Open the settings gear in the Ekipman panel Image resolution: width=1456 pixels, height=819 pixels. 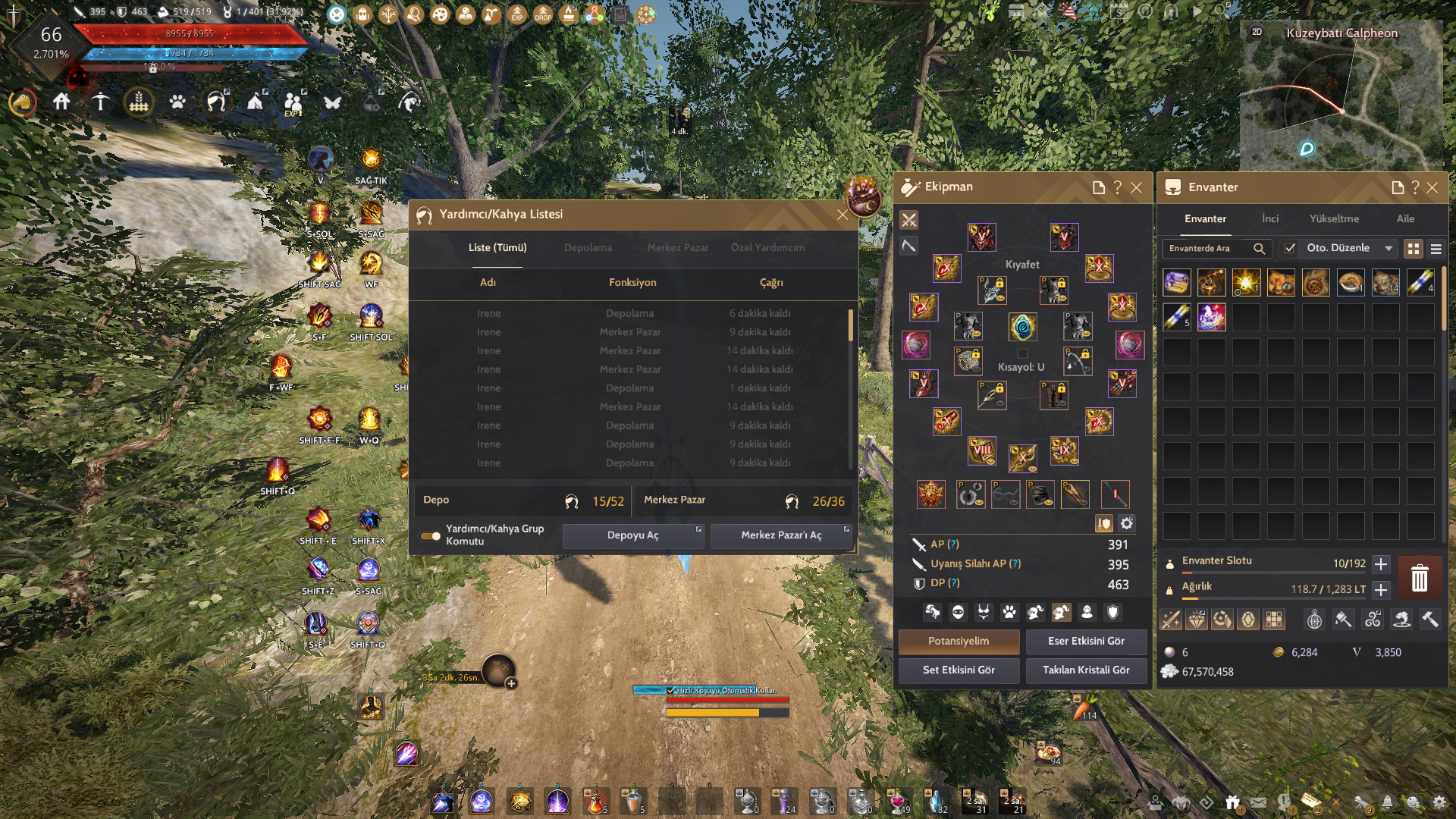point(1127,524)
